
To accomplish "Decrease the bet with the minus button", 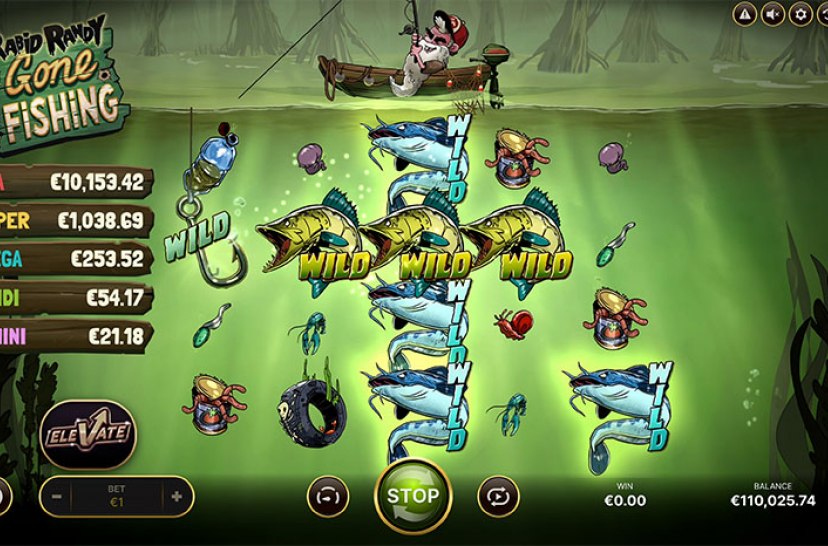I will pos(56,496).
